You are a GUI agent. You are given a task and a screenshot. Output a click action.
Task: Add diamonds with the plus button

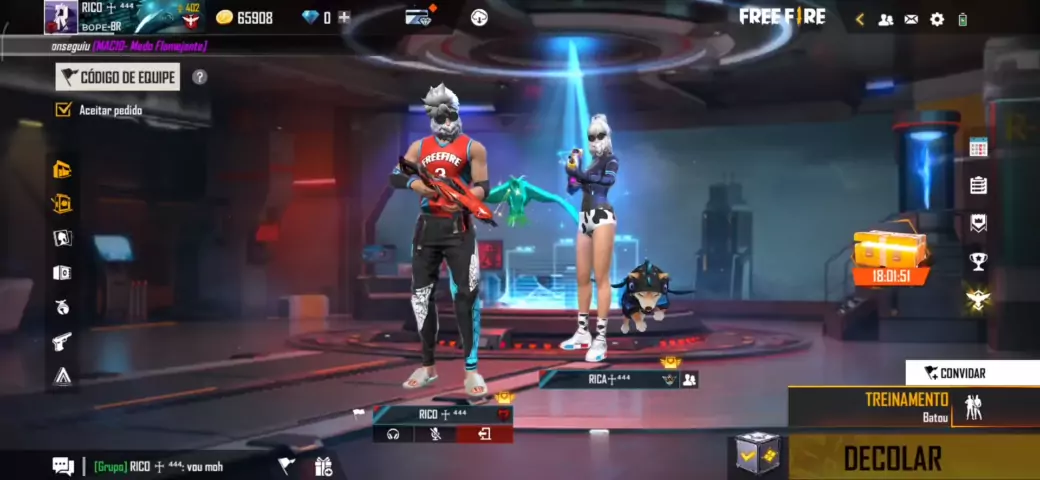pyautogui.click(x=344, y=17)
